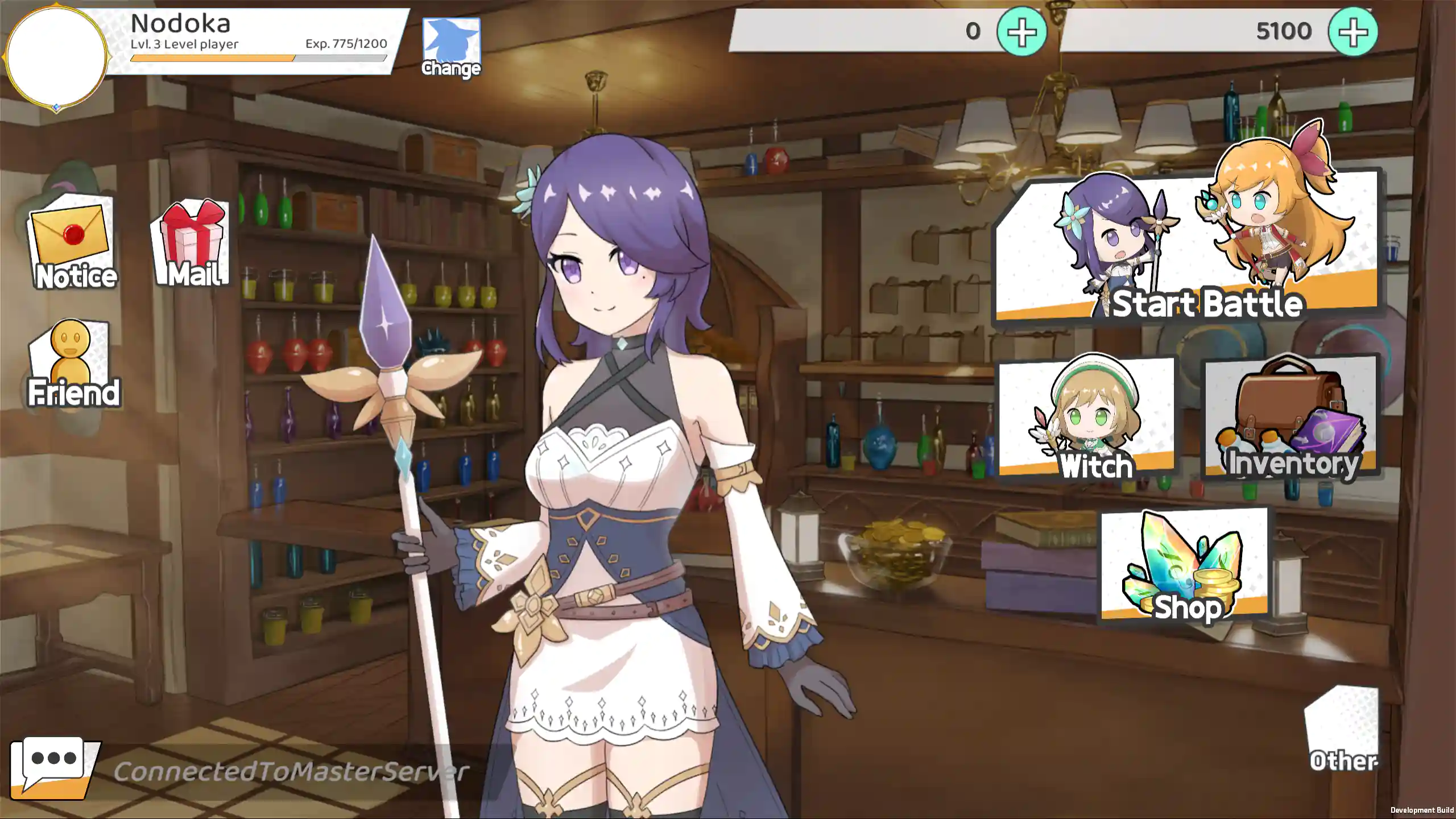Visit the Shop

pos(1185,566)
